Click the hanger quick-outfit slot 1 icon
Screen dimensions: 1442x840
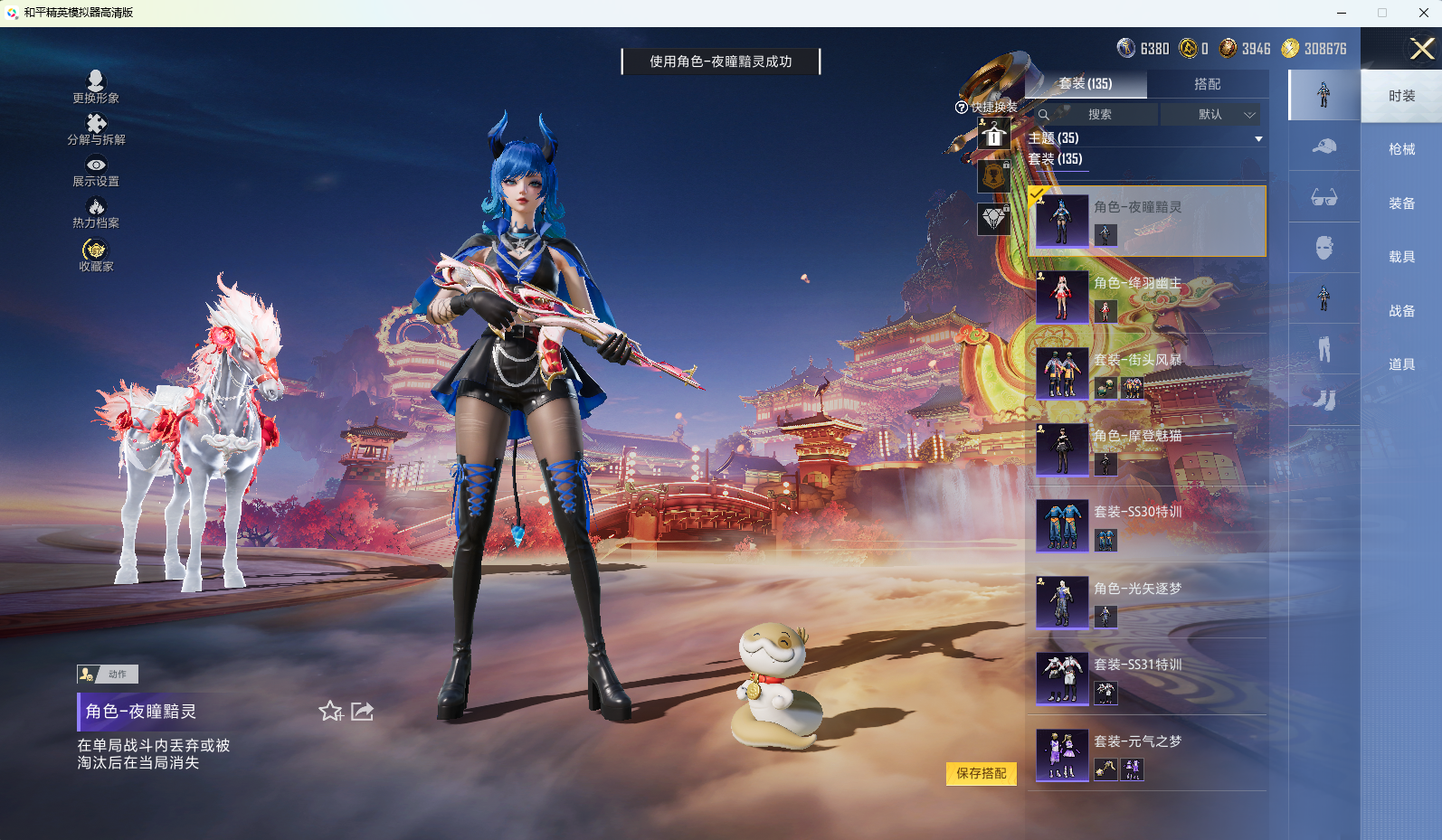click(993, 132)
